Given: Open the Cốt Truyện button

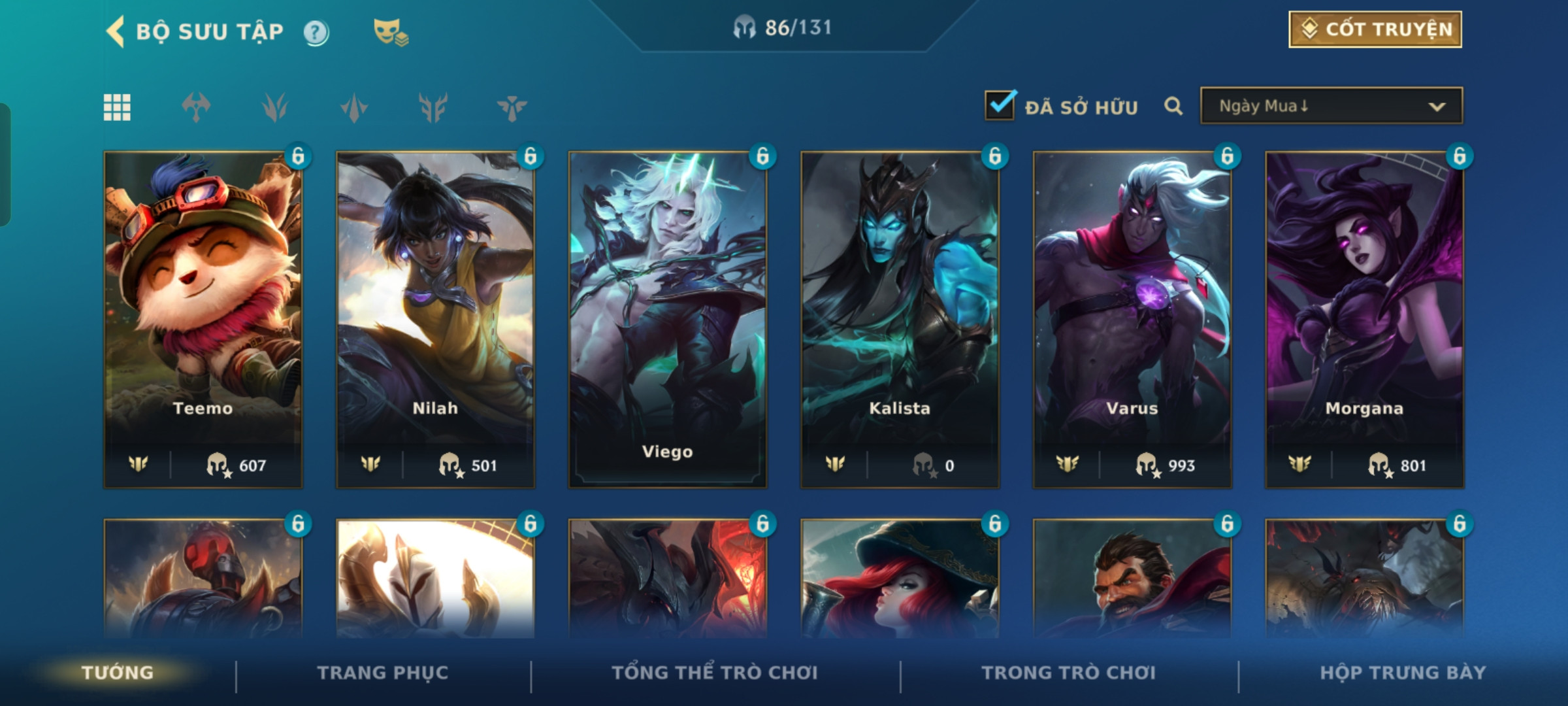Looking at the screenshot, I should [1375, 29].
